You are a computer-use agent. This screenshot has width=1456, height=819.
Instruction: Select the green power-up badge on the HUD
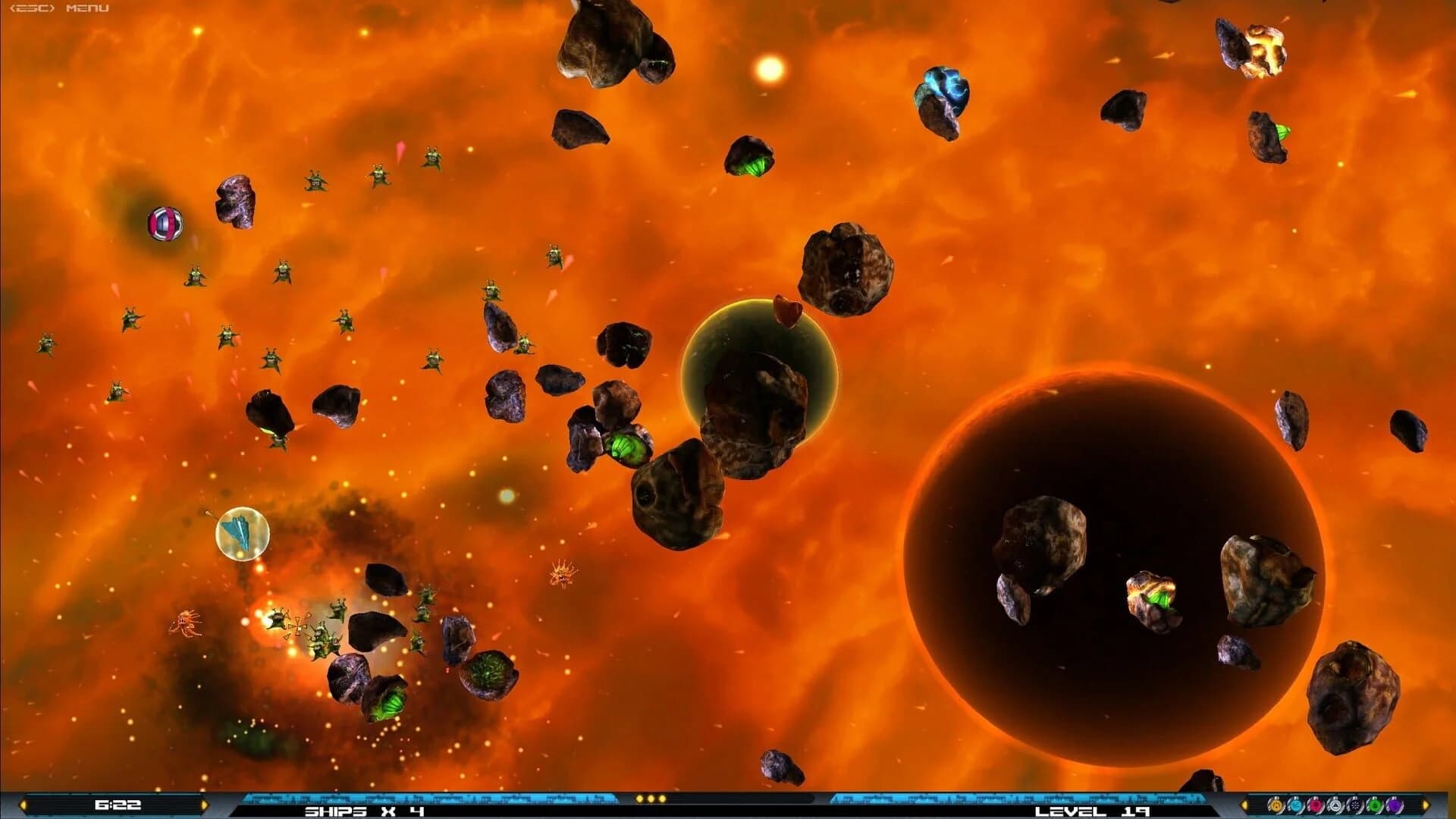[1376, 806]
